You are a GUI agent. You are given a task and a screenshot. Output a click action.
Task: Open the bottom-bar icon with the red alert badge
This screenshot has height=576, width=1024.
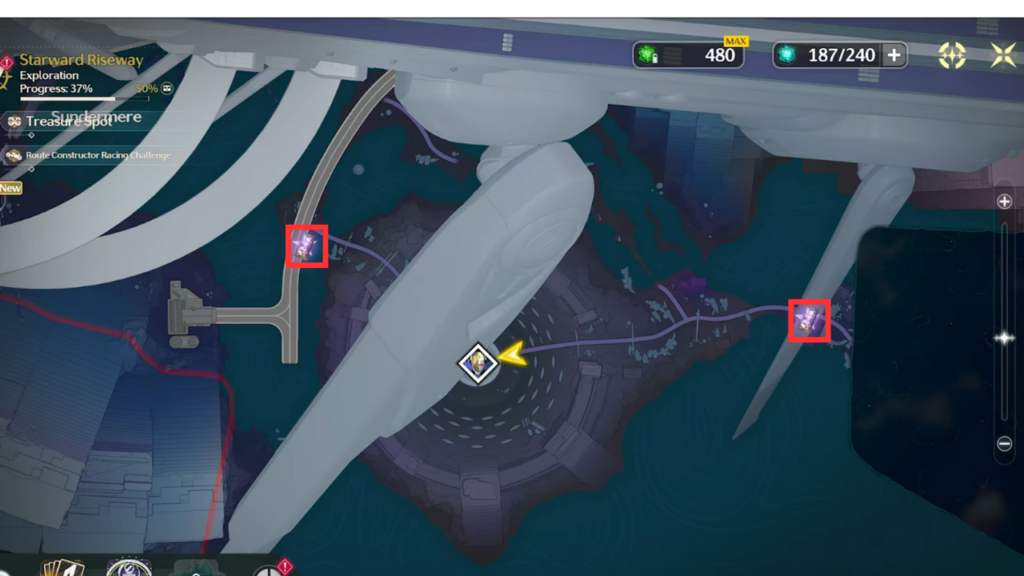pyautogui.click(x=270, y=570)
